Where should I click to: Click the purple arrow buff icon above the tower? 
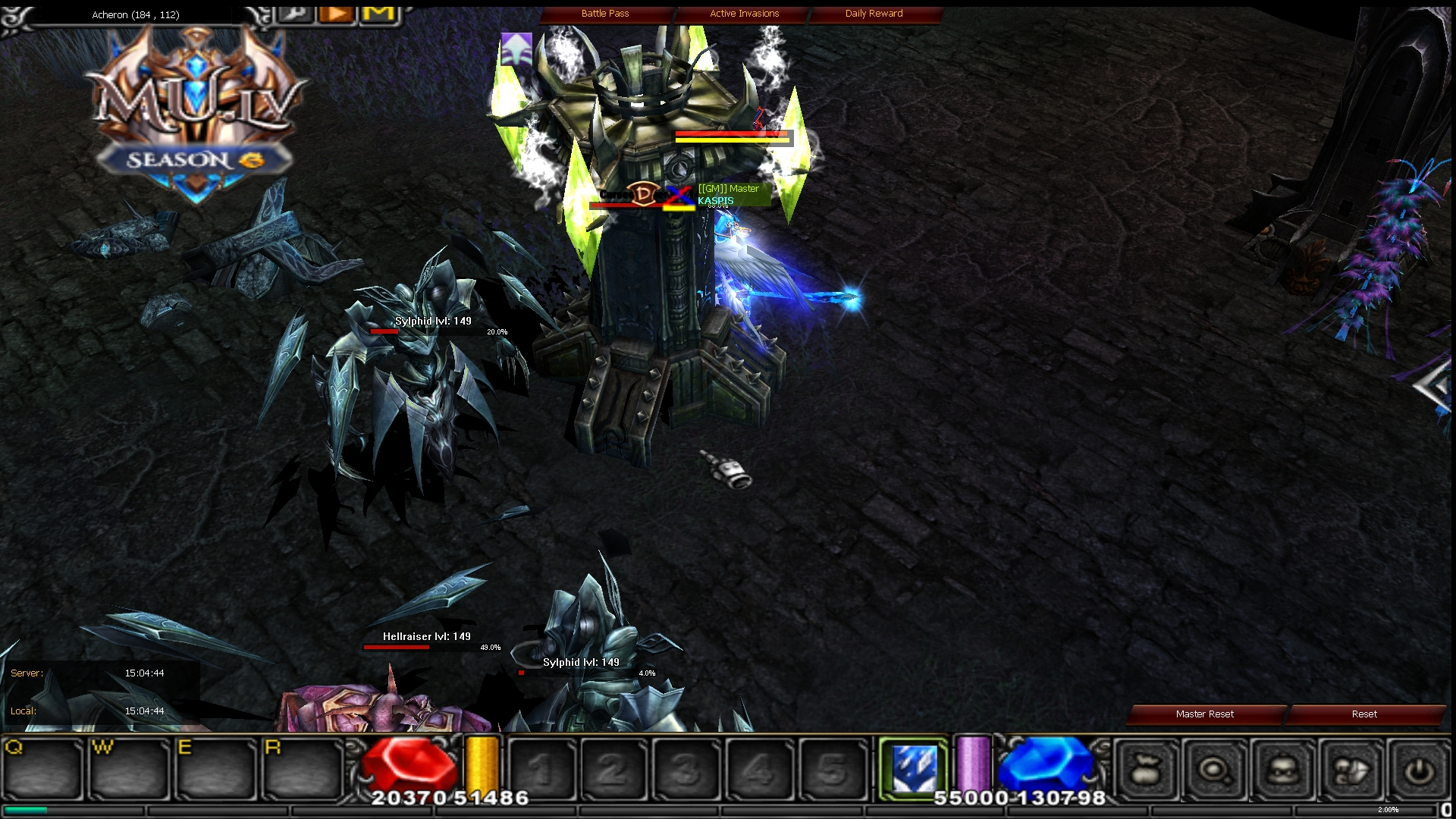[516, 47]
